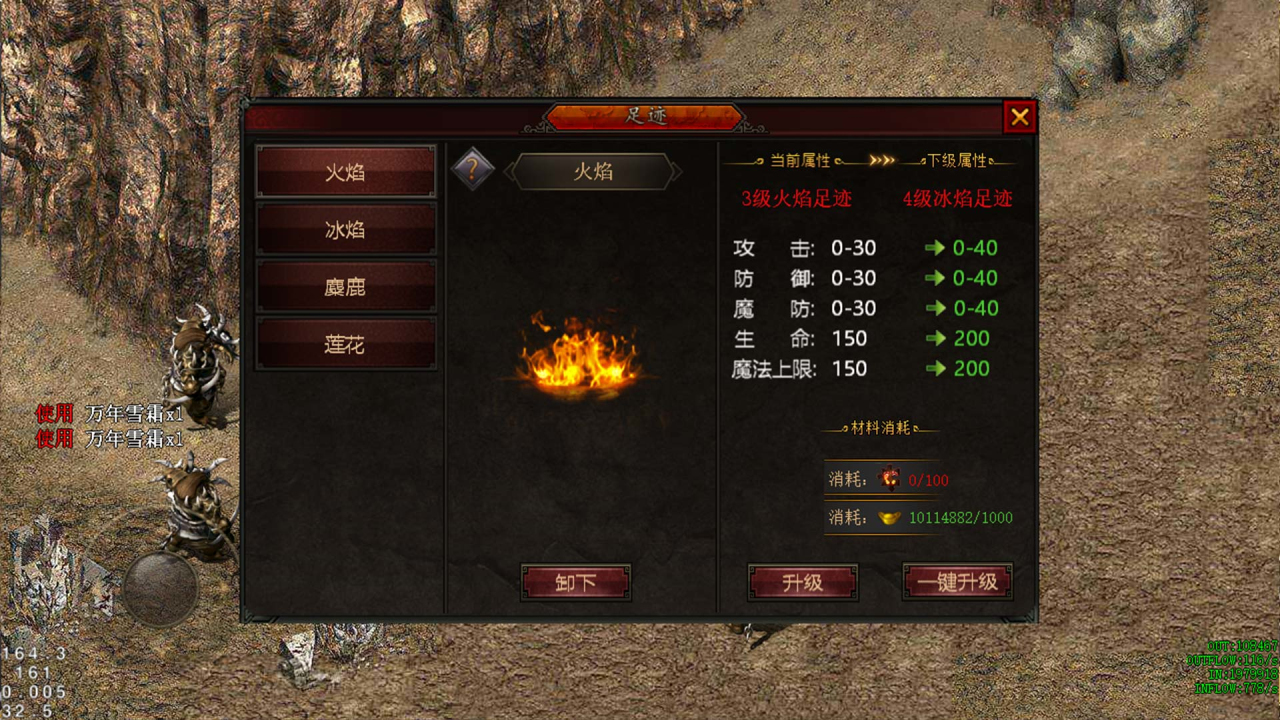Upgrade footprint with 升级 button
The height and width of the screenshot is (720, 1280).
[x=802, y=582]
